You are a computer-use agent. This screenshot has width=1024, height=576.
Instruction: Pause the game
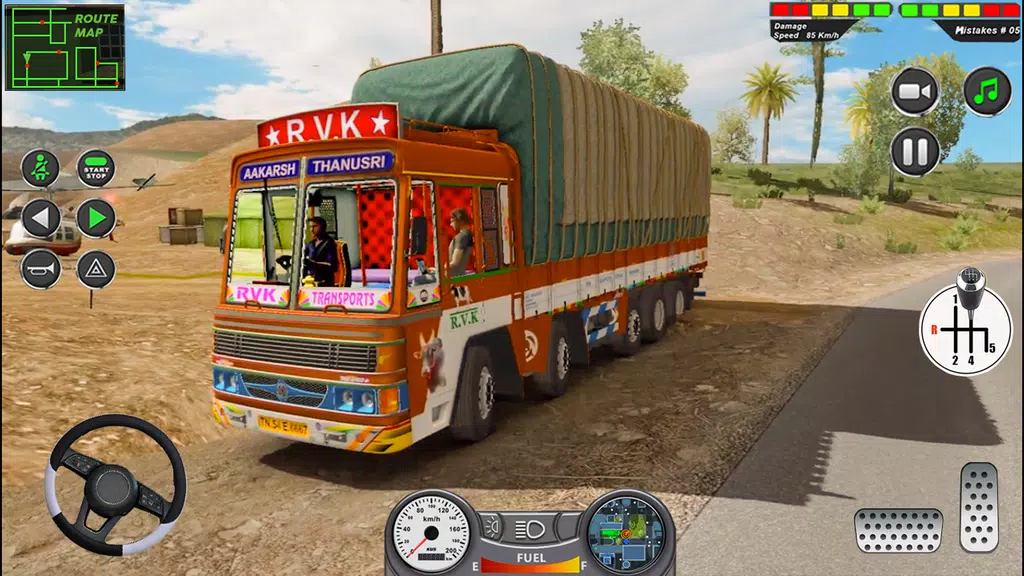(x=914, y=152)
